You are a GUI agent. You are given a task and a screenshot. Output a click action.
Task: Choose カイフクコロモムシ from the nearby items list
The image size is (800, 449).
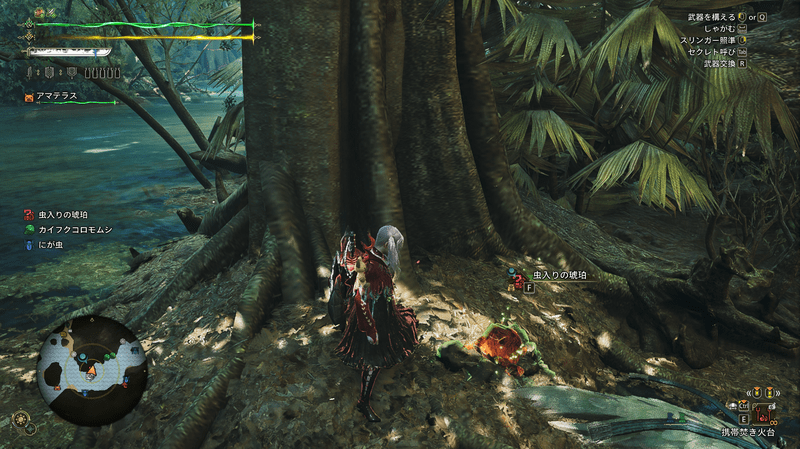(x=77, y=229)
